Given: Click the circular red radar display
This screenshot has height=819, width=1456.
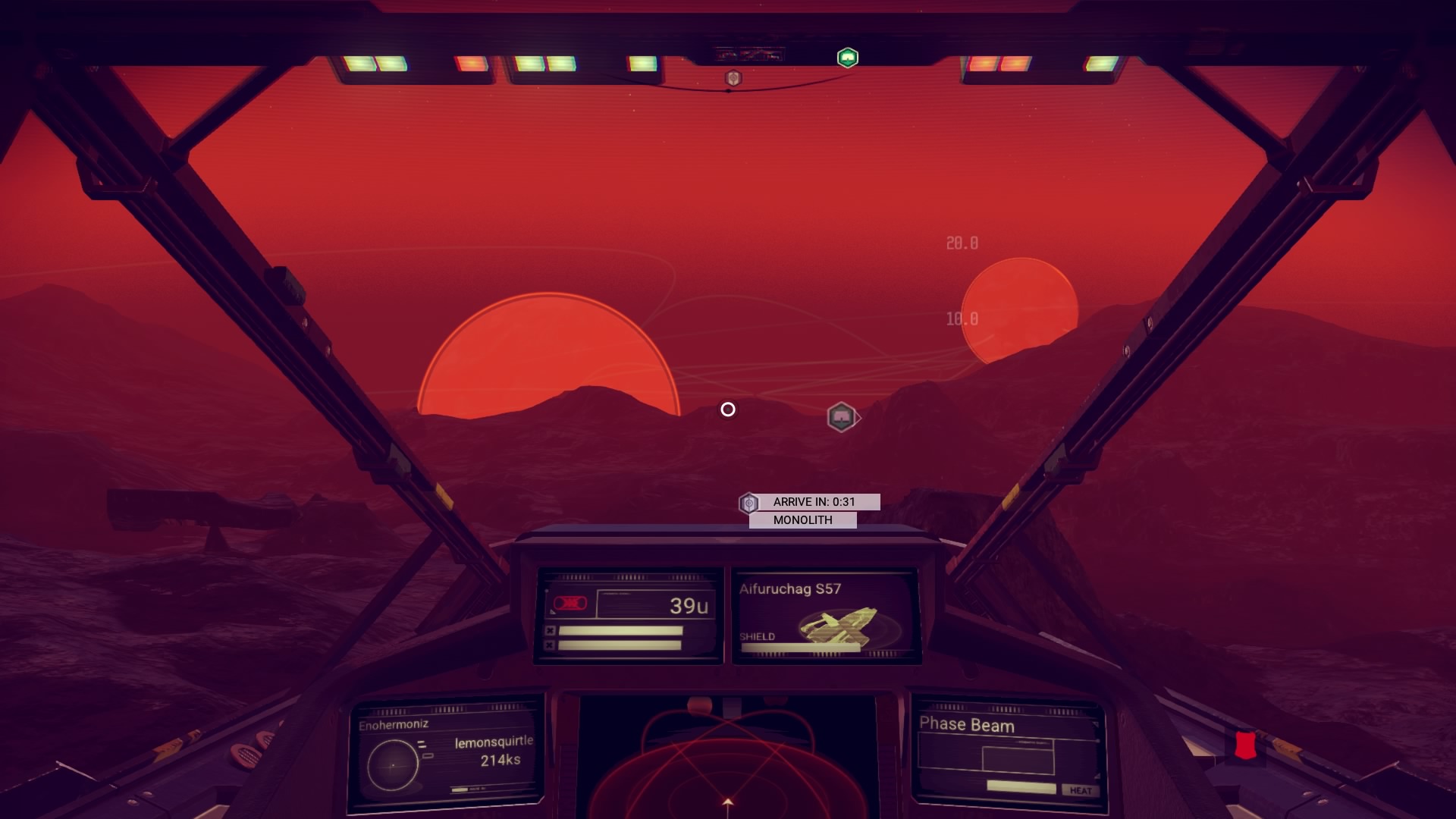Looking at the screenshot, I should [726, 766].
